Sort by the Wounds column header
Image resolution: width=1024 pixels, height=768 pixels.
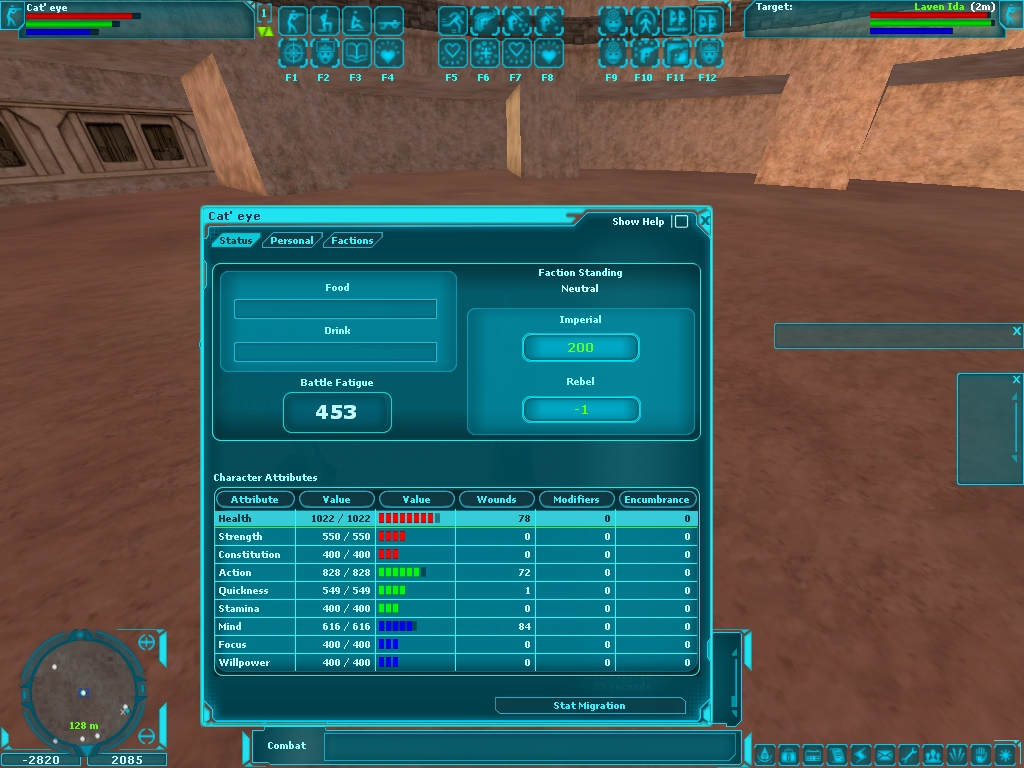click(496, 499)
